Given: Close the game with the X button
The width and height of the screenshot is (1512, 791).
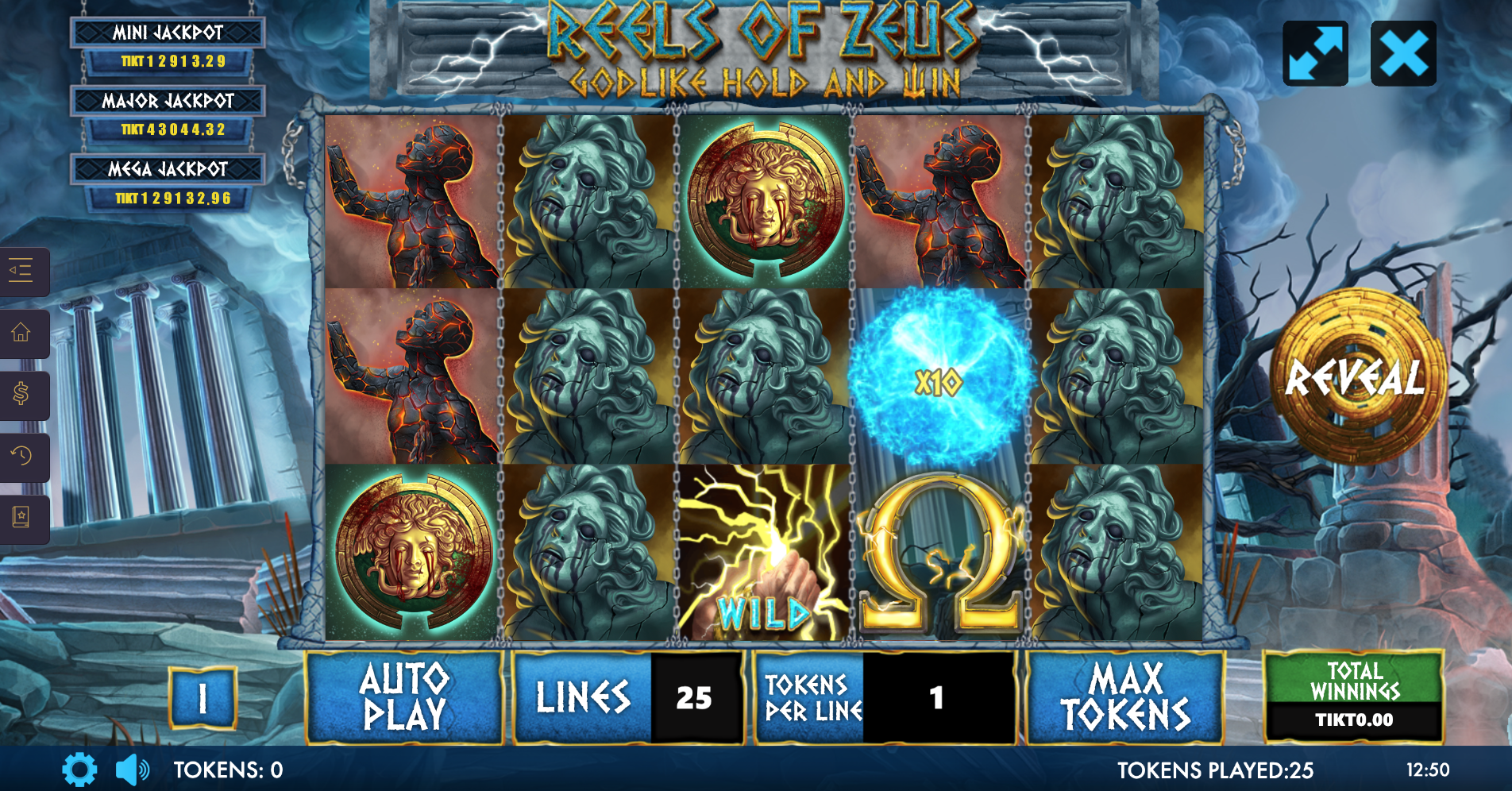Looking at the screenshot, I should pos(1403,54).
